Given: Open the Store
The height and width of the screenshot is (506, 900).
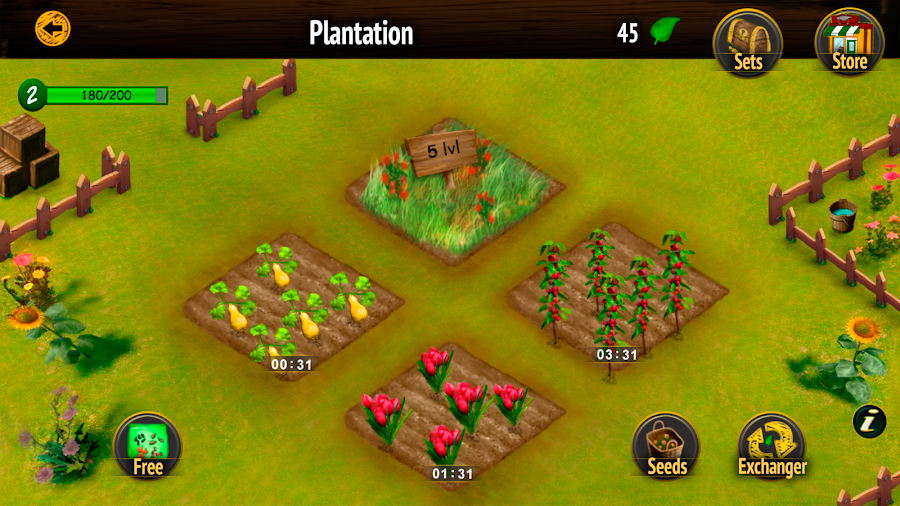Looking at the screenshot, I should coord(850,42).
